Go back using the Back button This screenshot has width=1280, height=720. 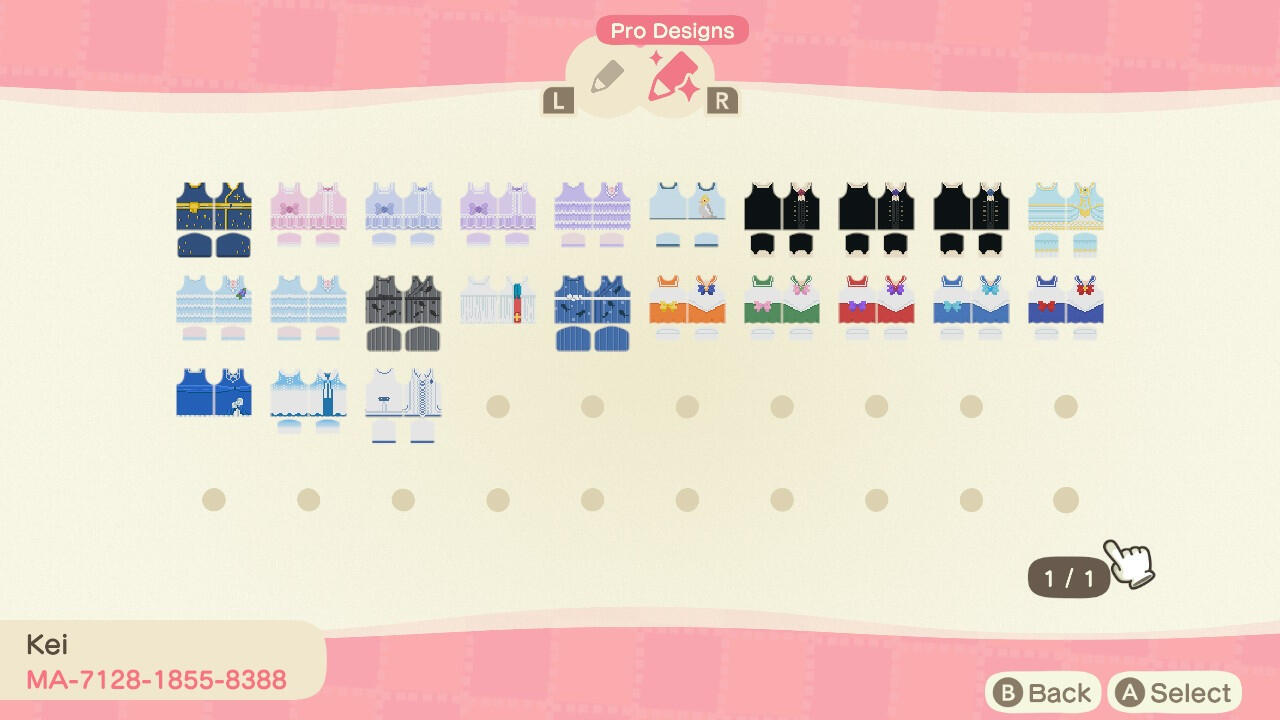1043,693
